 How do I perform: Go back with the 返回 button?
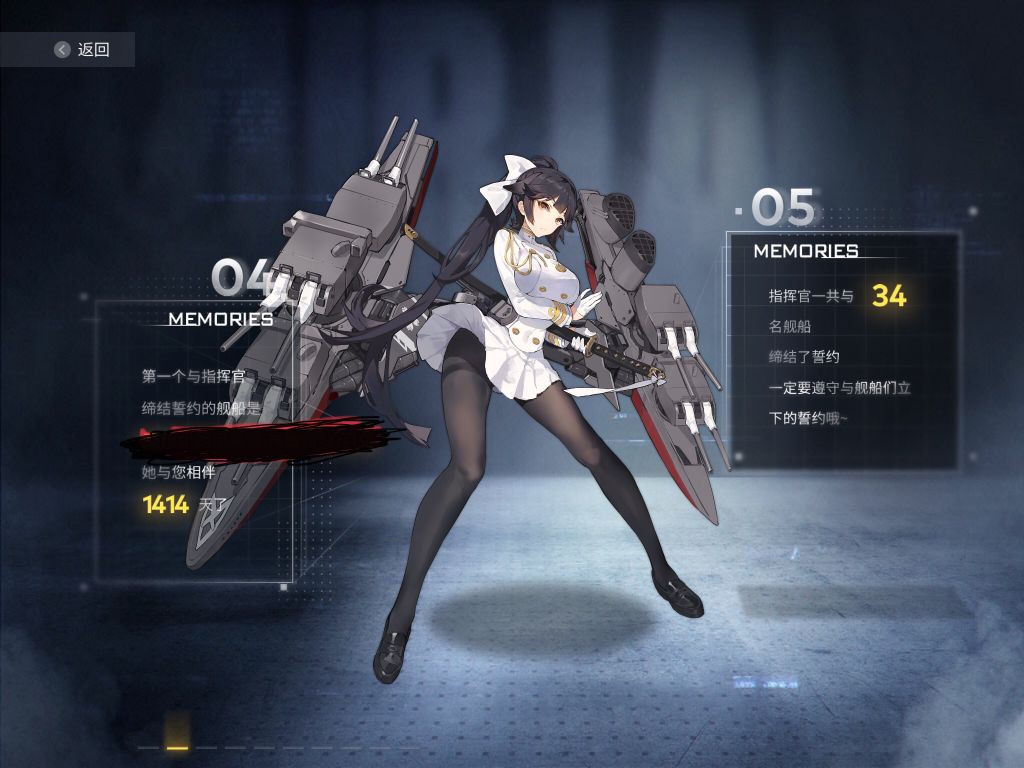[80, 49]
